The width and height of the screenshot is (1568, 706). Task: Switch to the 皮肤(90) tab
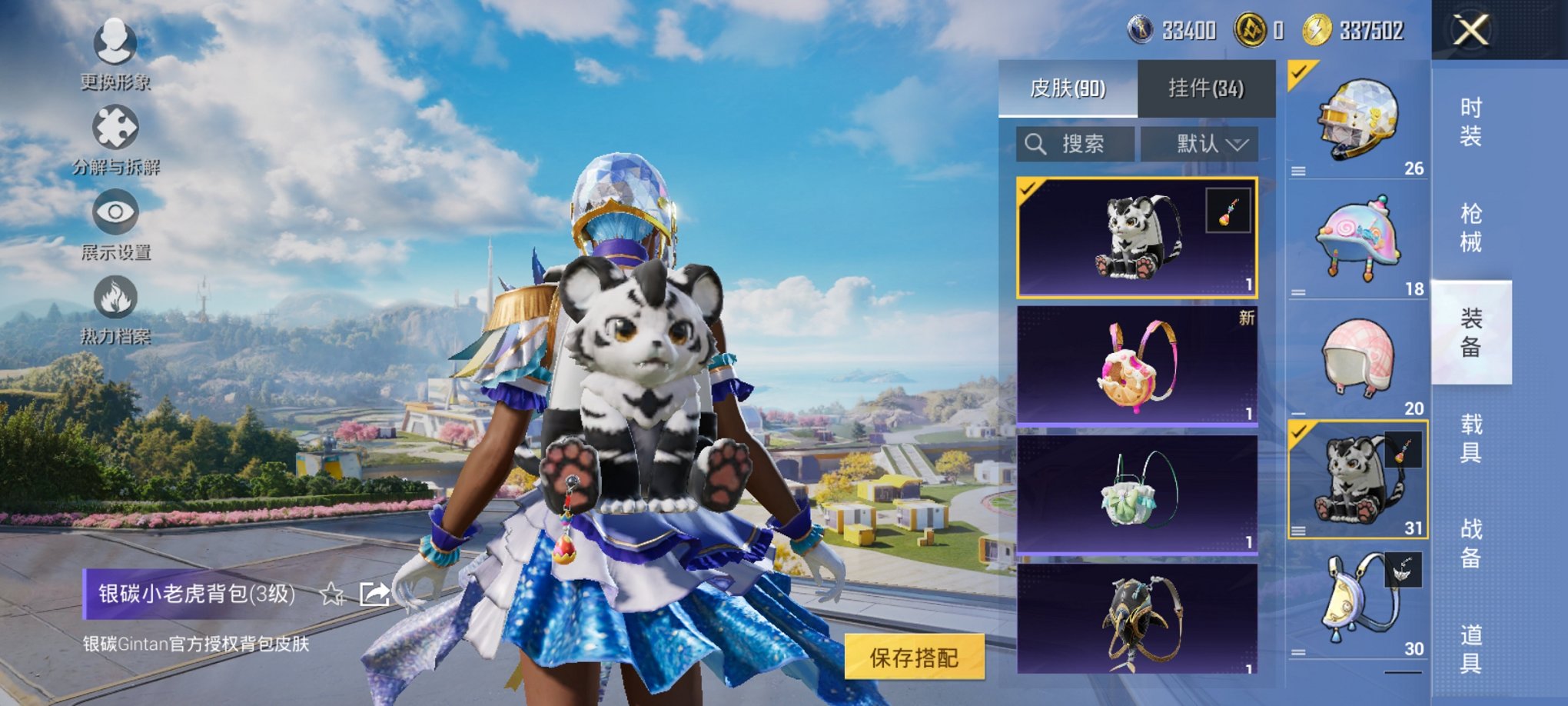coord(1067,87)
